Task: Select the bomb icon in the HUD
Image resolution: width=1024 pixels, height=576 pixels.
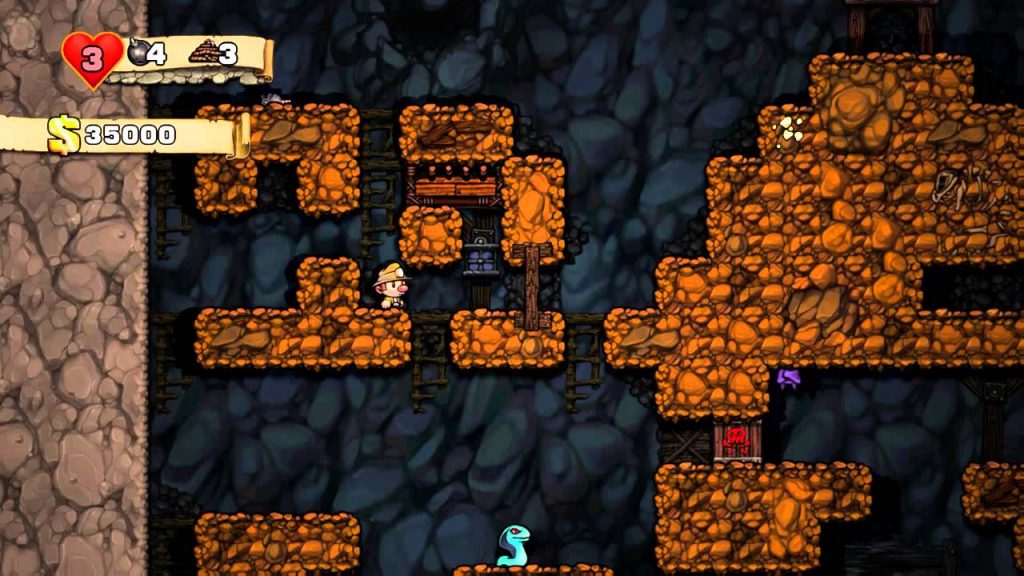Action: [137, 52]
